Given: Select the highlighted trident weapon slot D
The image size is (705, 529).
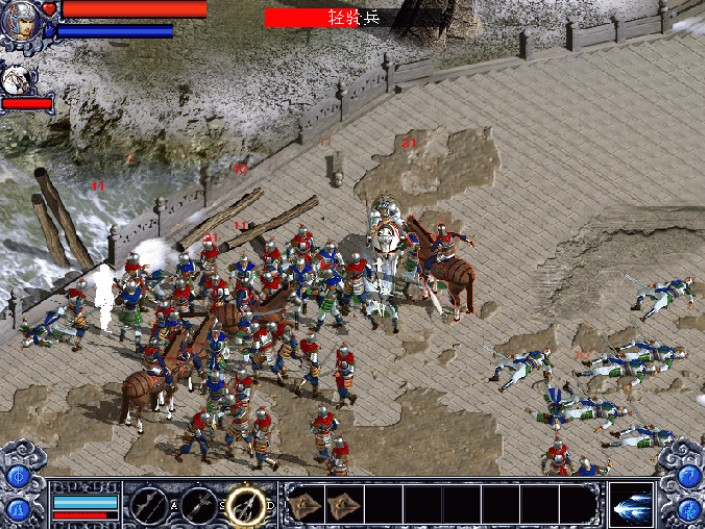Looking at the screenshot, I should click(x=244, y=503).
